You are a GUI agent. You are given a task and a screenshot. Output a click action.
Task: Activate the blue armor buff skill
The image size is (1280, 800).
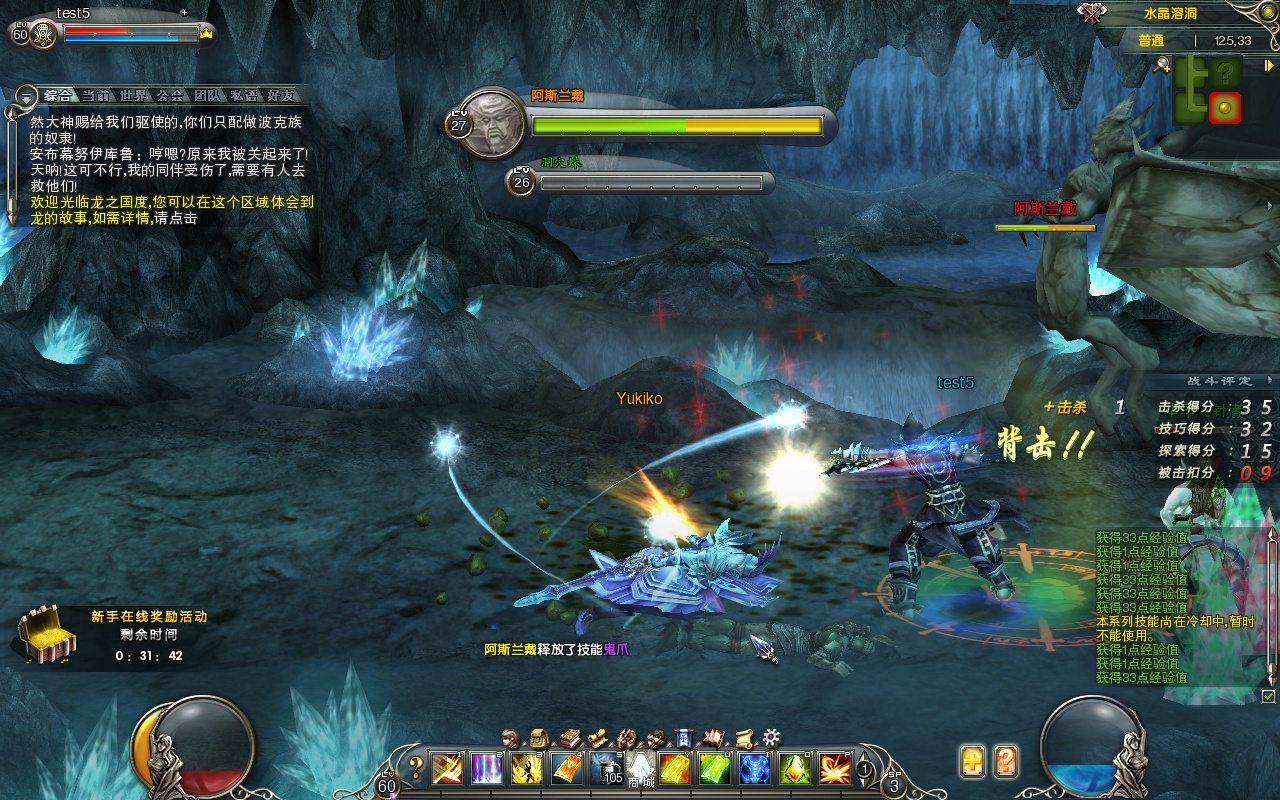coord(755,768)
